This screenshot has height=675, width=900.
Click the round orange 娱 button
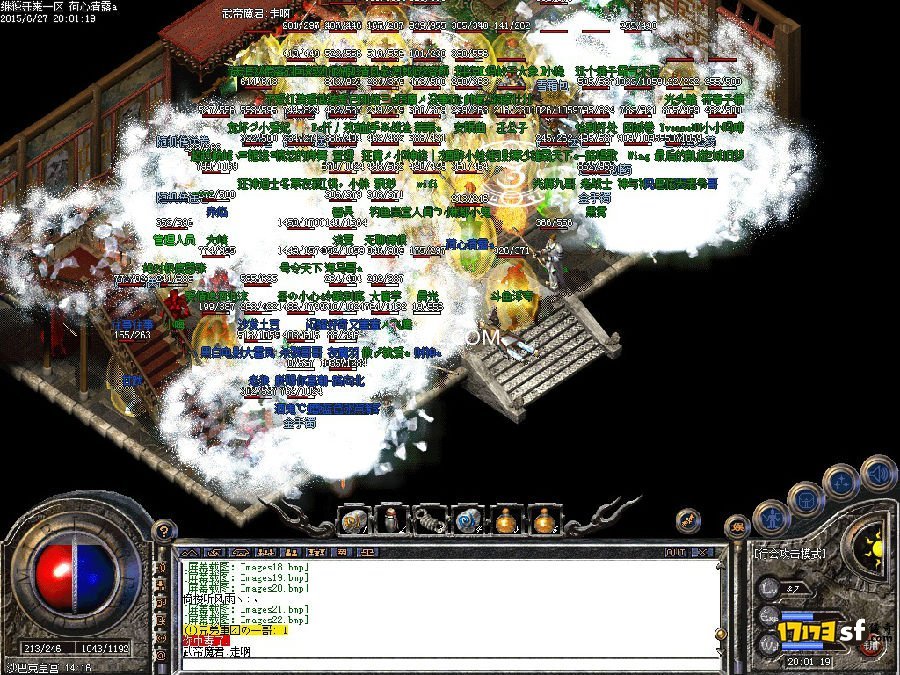(x=738, y=527)
